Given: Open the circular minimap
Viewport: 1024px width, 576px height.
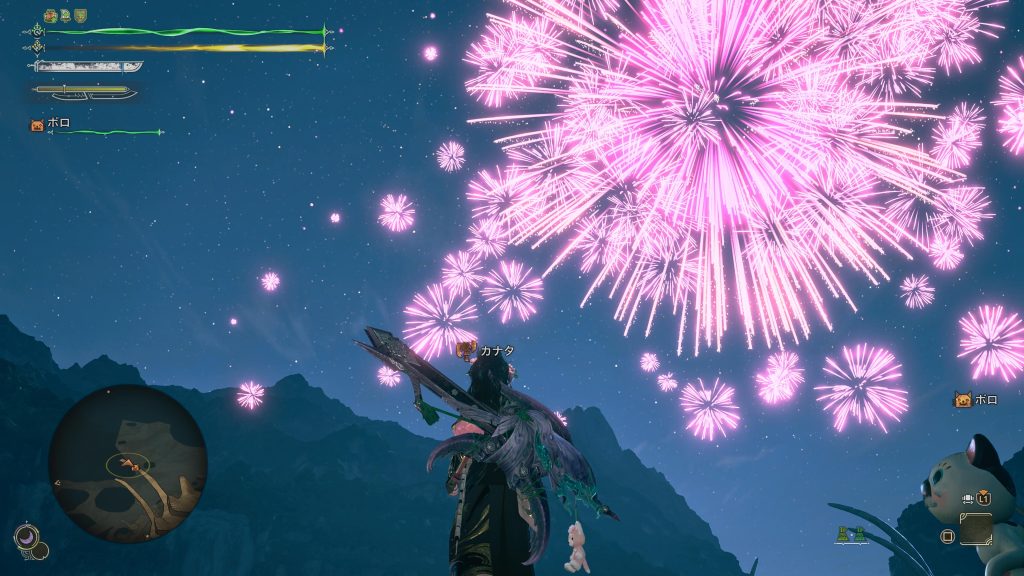Looking at the screenshot, I should (x=127, y=463).
